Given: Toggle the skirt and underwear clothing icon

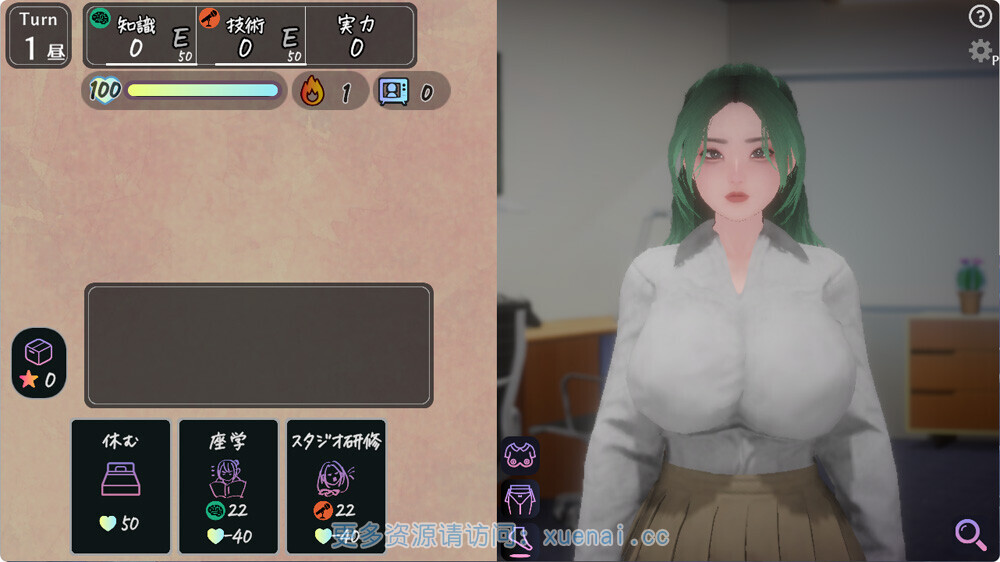Looking at the screenshot, I should click(x=519, y=498).
